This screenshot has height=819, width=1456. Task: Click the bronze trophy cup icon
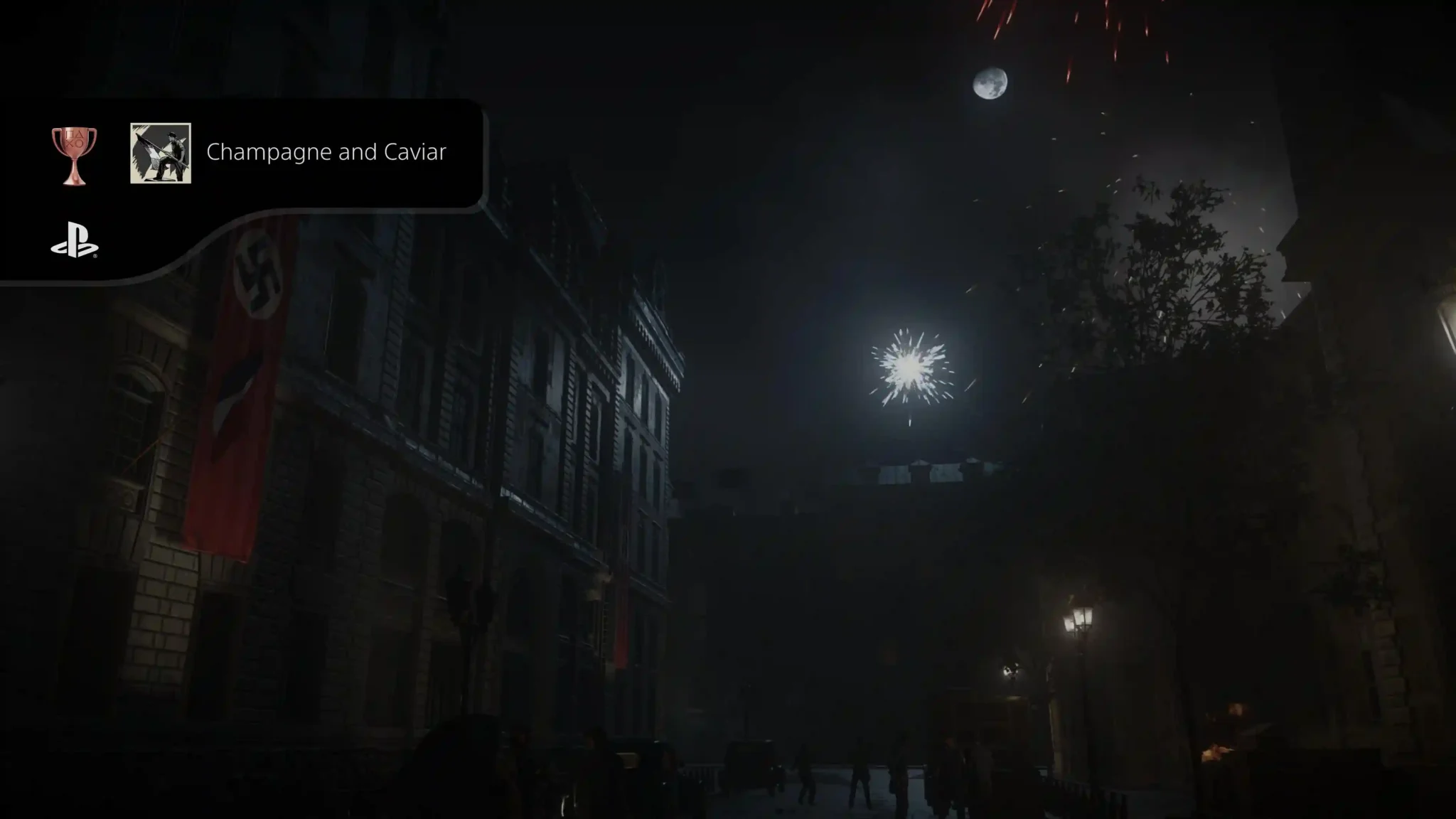(x=74, y=155)
